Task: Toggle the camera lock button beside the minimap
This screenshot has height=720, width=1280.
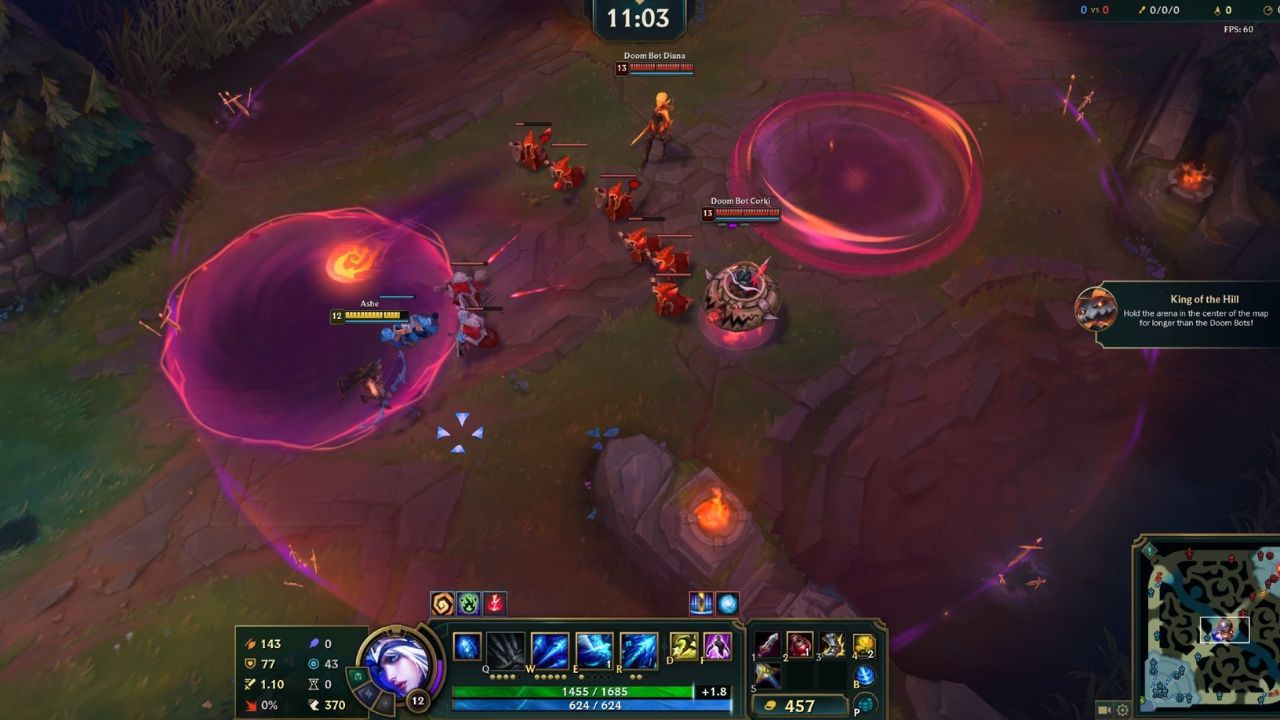Action: coord(1103,709)
